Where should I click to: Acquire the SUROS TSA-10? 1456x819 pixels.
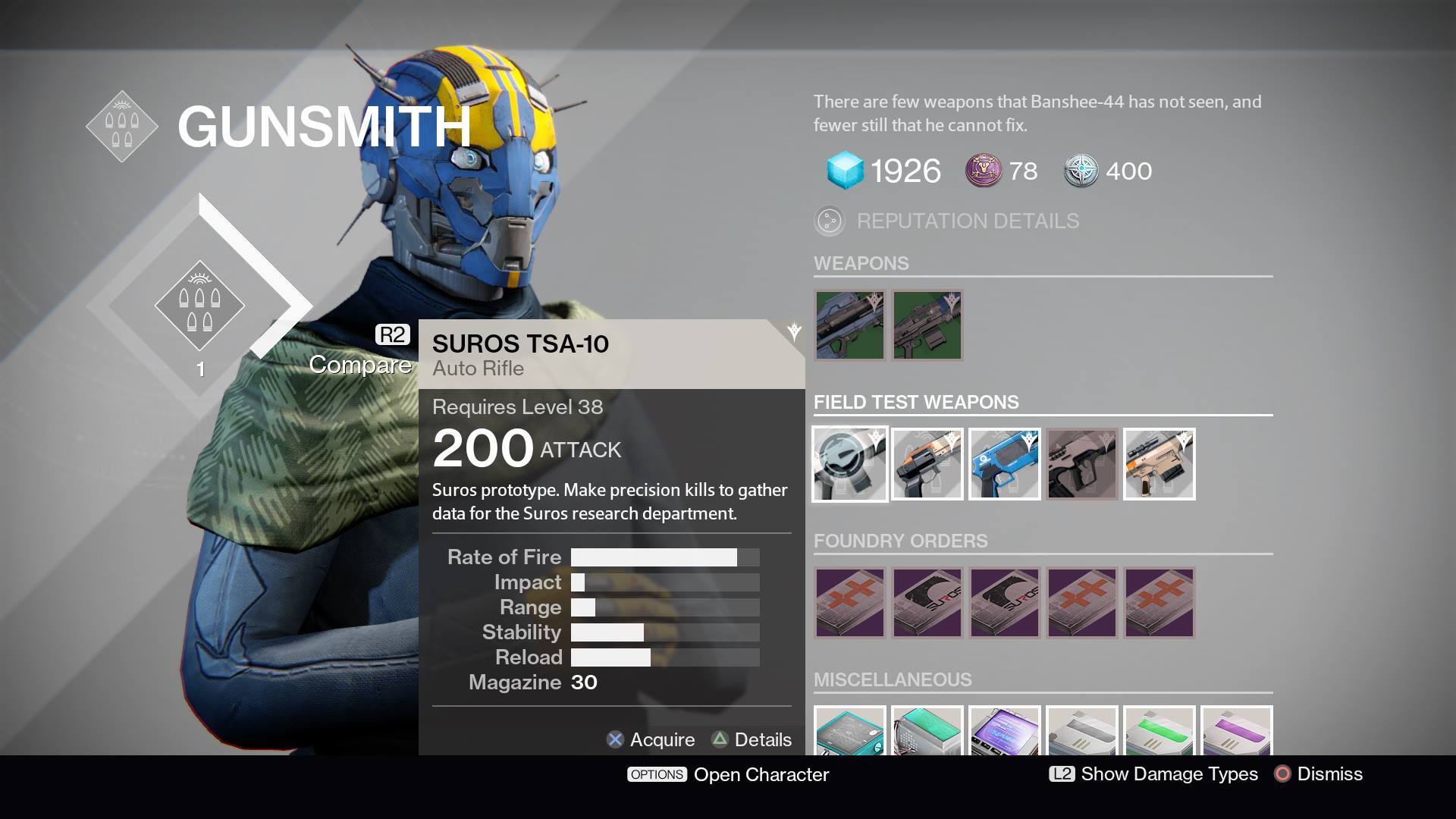coord(651,739)
